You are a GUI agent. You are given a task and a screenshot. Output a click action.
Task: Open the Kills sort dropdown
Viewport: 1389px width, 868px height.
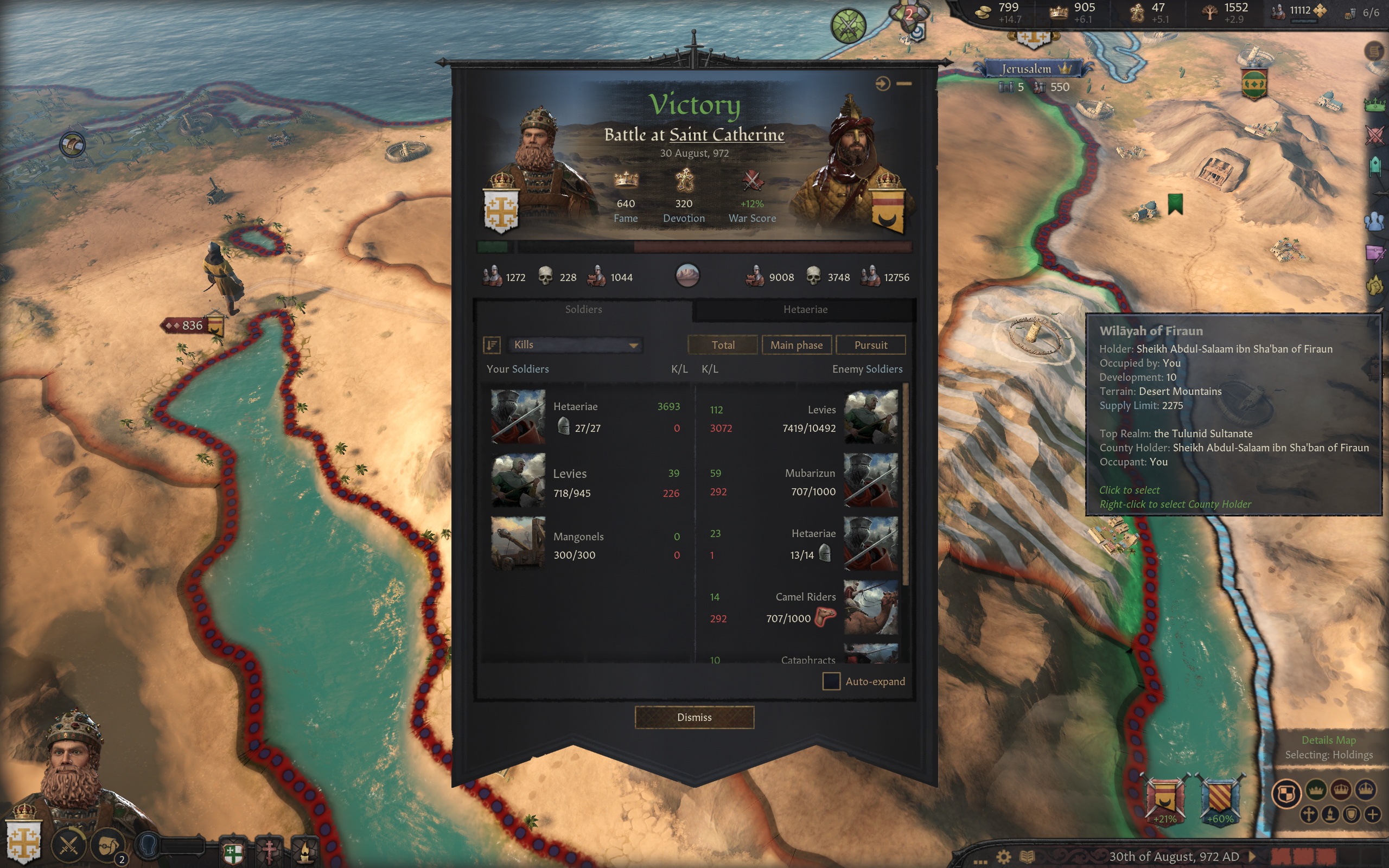pos(575,344)
